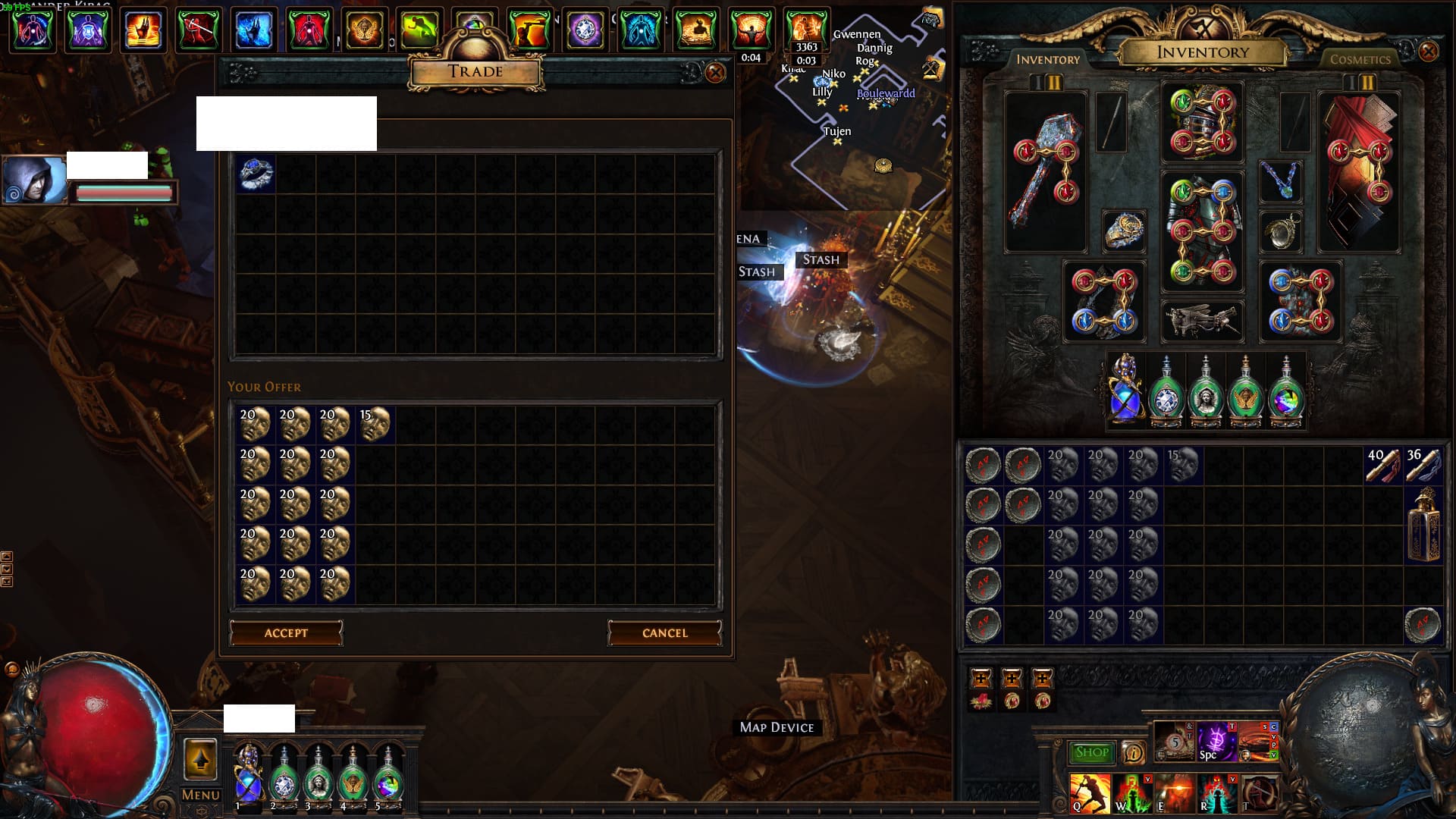Click the level-up arrow button
The width and height of the screenshot is (1456, 819).
pos(201,758)
